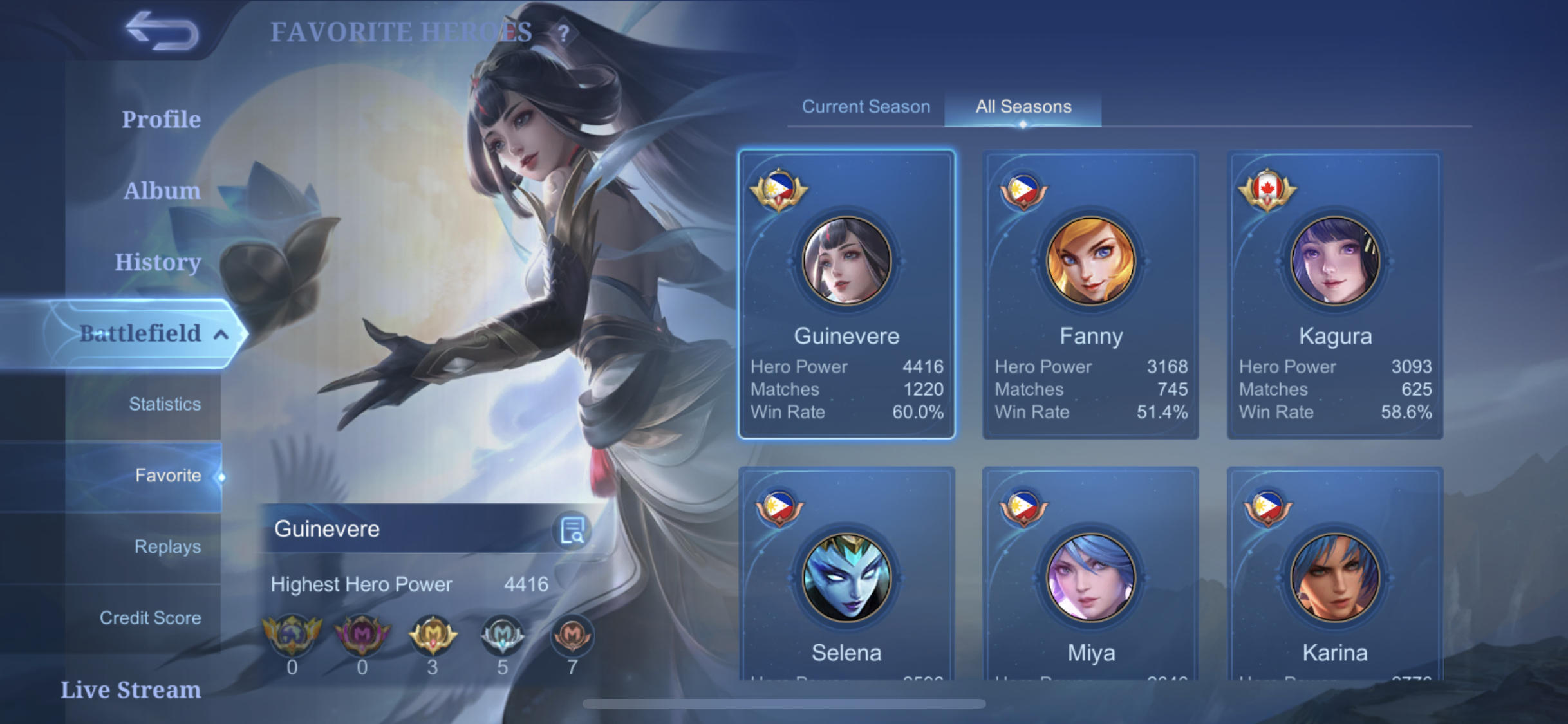Screen dimensions: 1568x724
Task: Open the Replays submenu
Action: 167,547
